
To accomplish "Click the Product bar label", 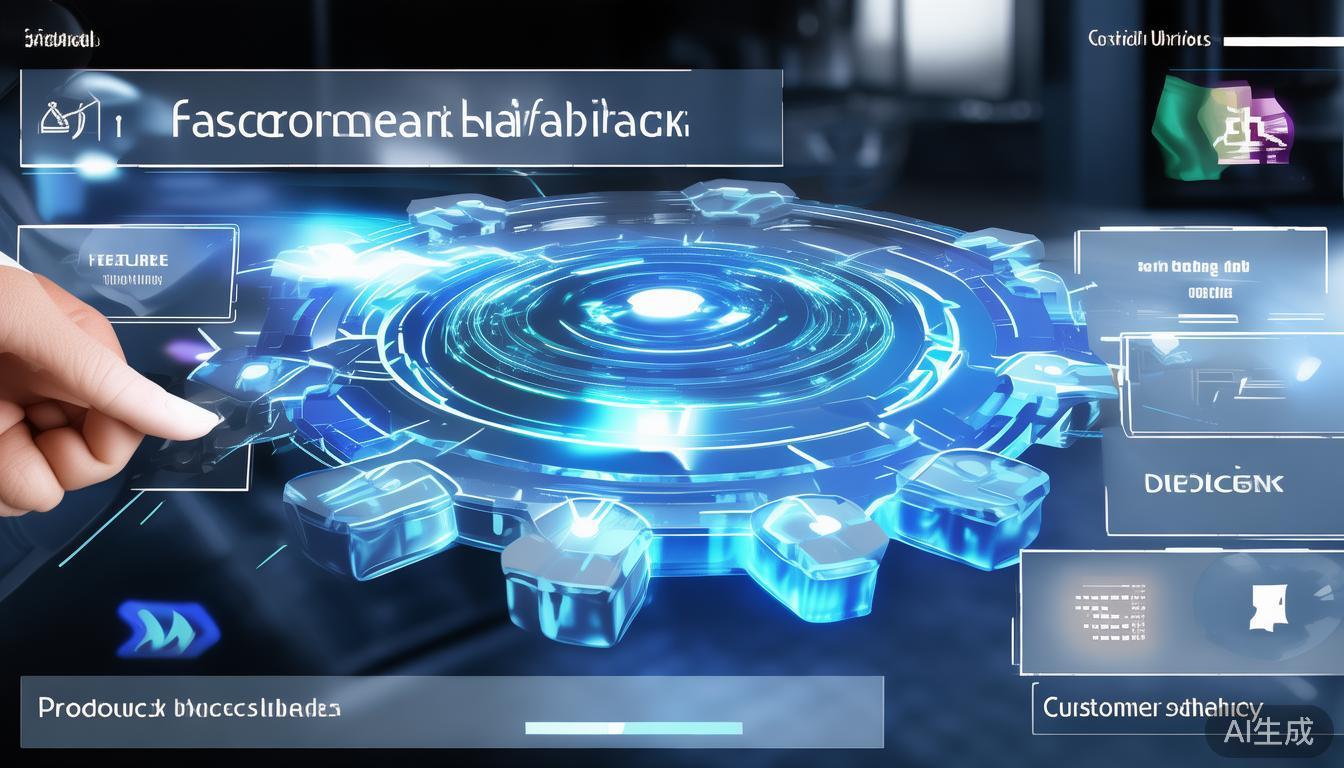I will tap(189, 708).
